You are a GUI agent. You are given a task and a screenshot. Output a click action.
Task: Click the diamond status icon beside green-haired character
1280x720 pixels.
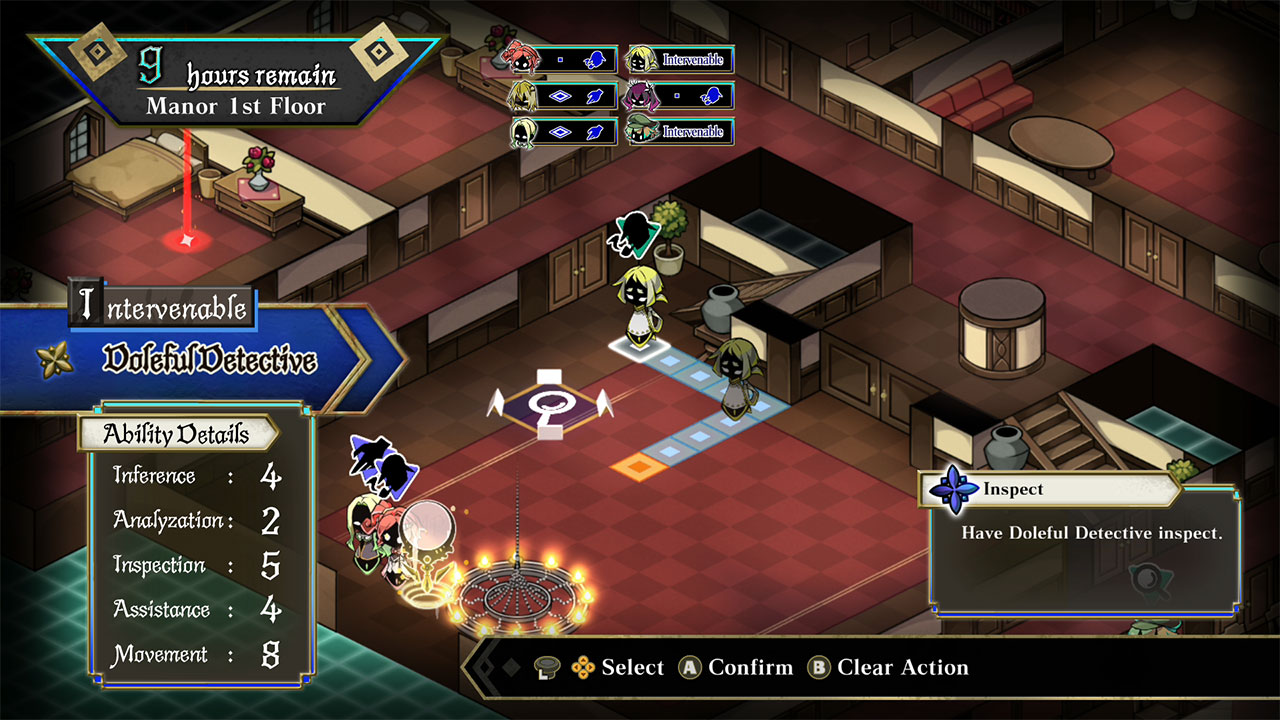pyautogui.click(x=559, y=132)
